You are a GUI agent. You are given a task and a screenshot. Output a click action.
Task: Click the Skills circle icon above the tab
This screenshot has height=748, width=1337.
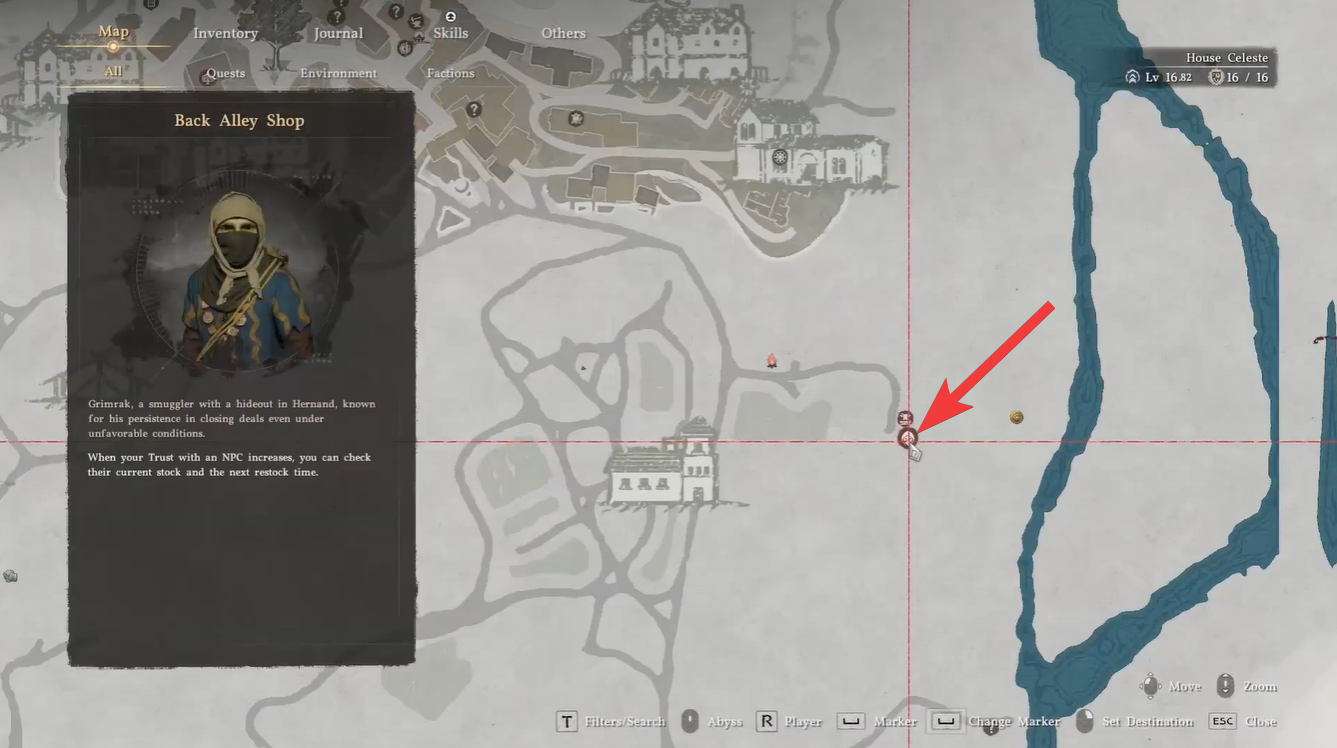448,15
